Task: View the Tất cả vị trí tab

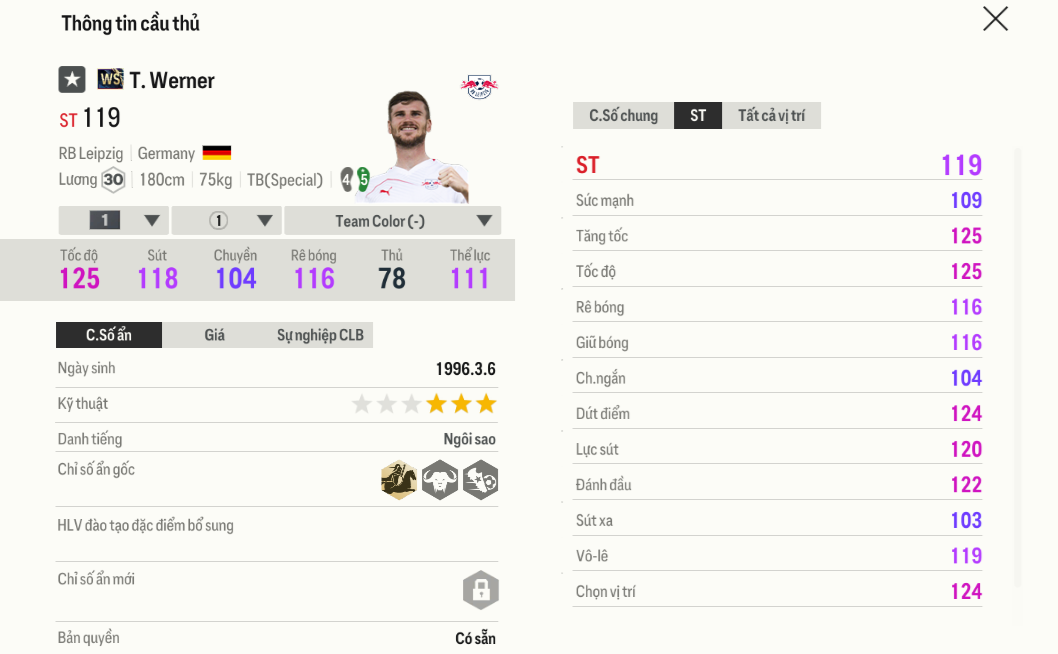Action: click(x=771, y=116)
